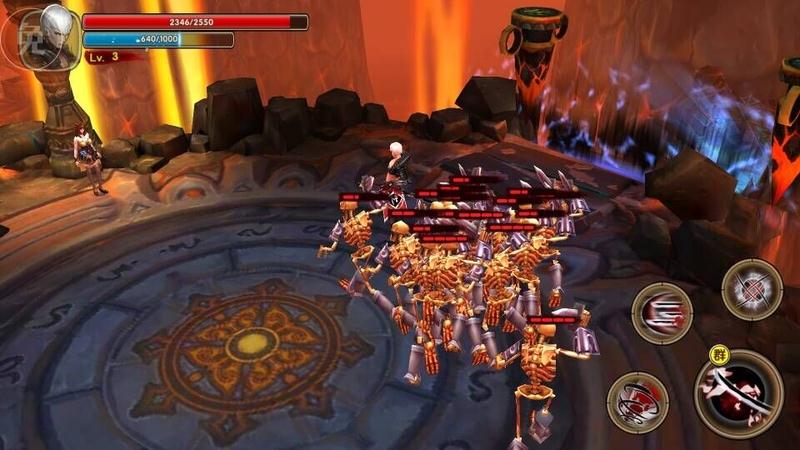Toggle the yellow 群 group-attack badge
The width and height of the screenshot is (800, 450).
point(716,355)
